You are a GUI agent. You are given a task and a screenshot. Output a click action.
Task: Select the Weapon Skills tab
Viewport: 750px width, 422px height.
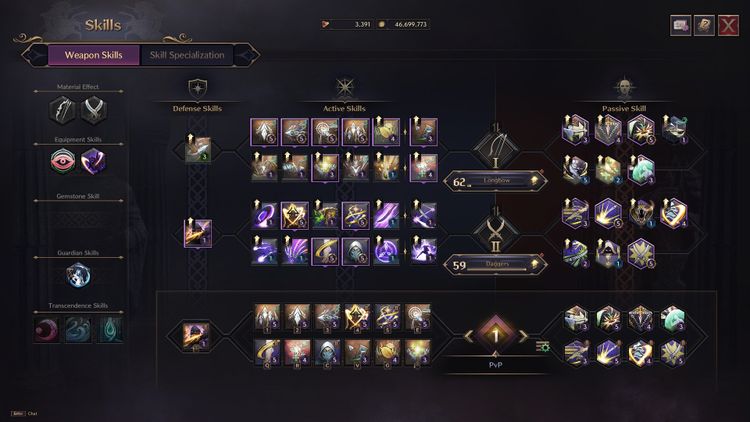tap(93, 55)
